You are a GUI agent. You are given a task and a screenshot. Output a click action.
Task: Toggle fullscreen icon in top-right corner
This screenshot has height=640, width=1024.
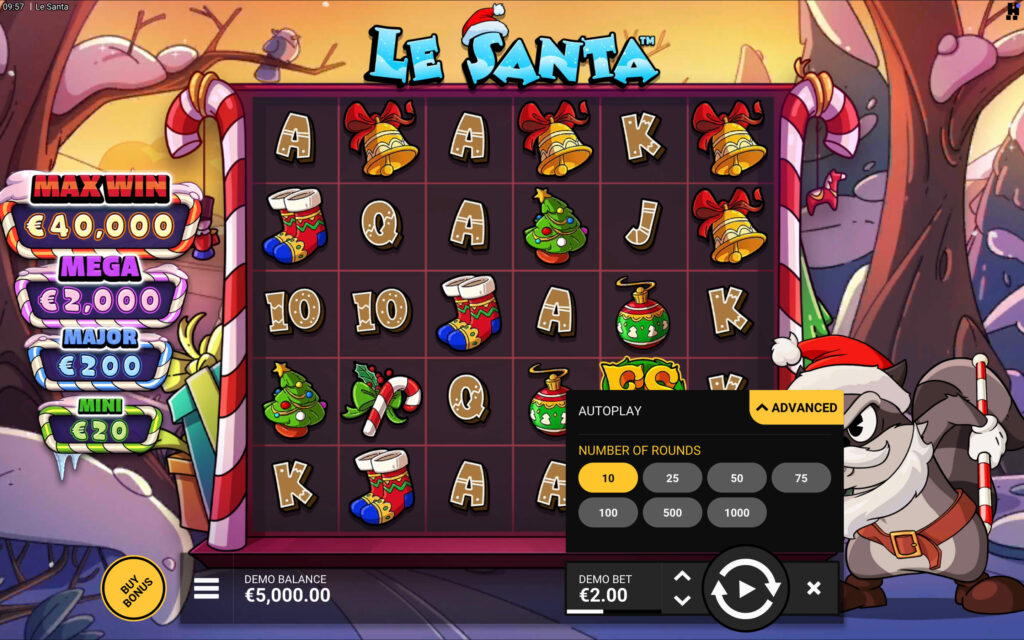pos(1012,10)
